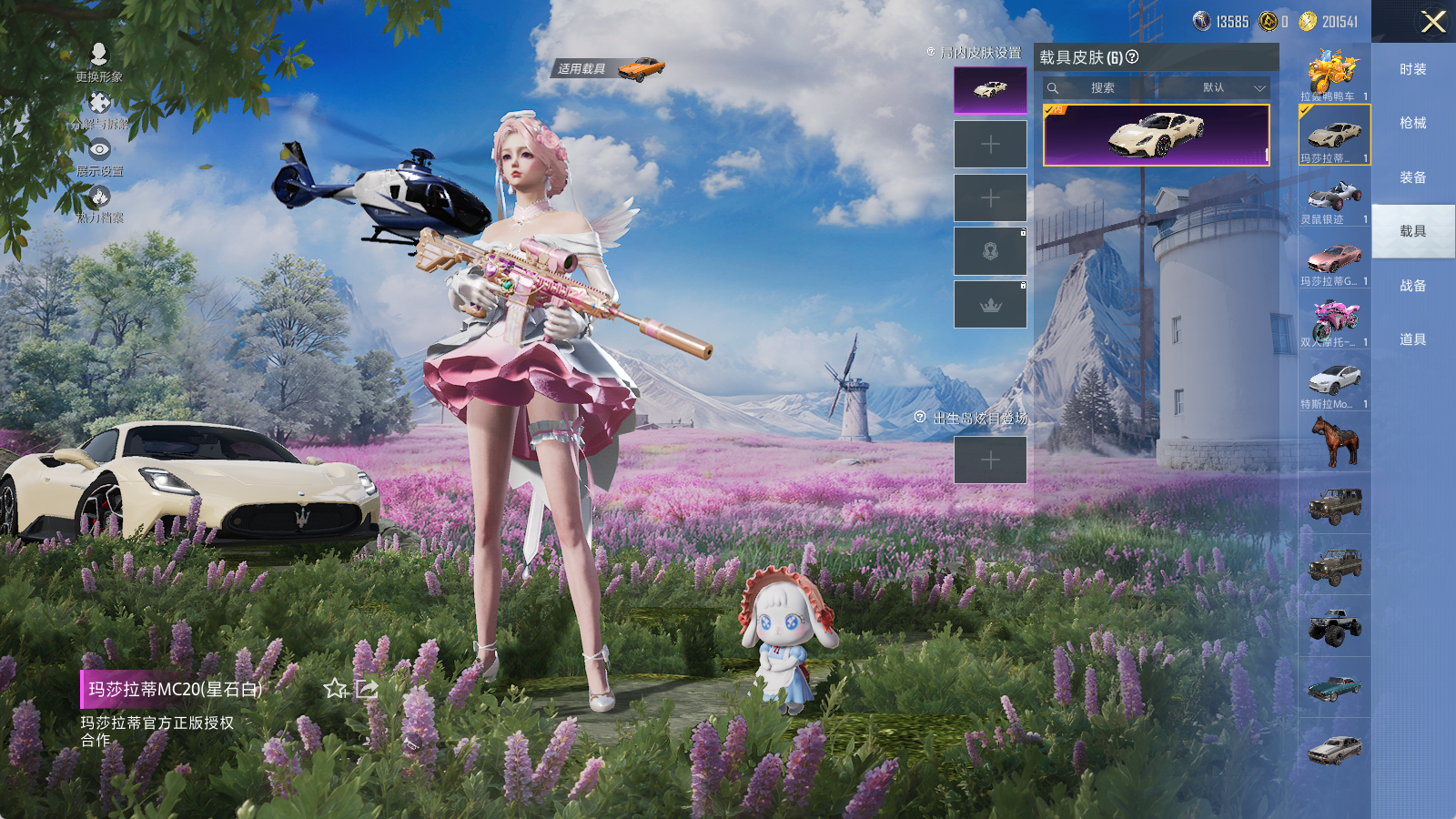Select the 拉轰鸭鸭车 duck vehicle

tap(1334, 74)
